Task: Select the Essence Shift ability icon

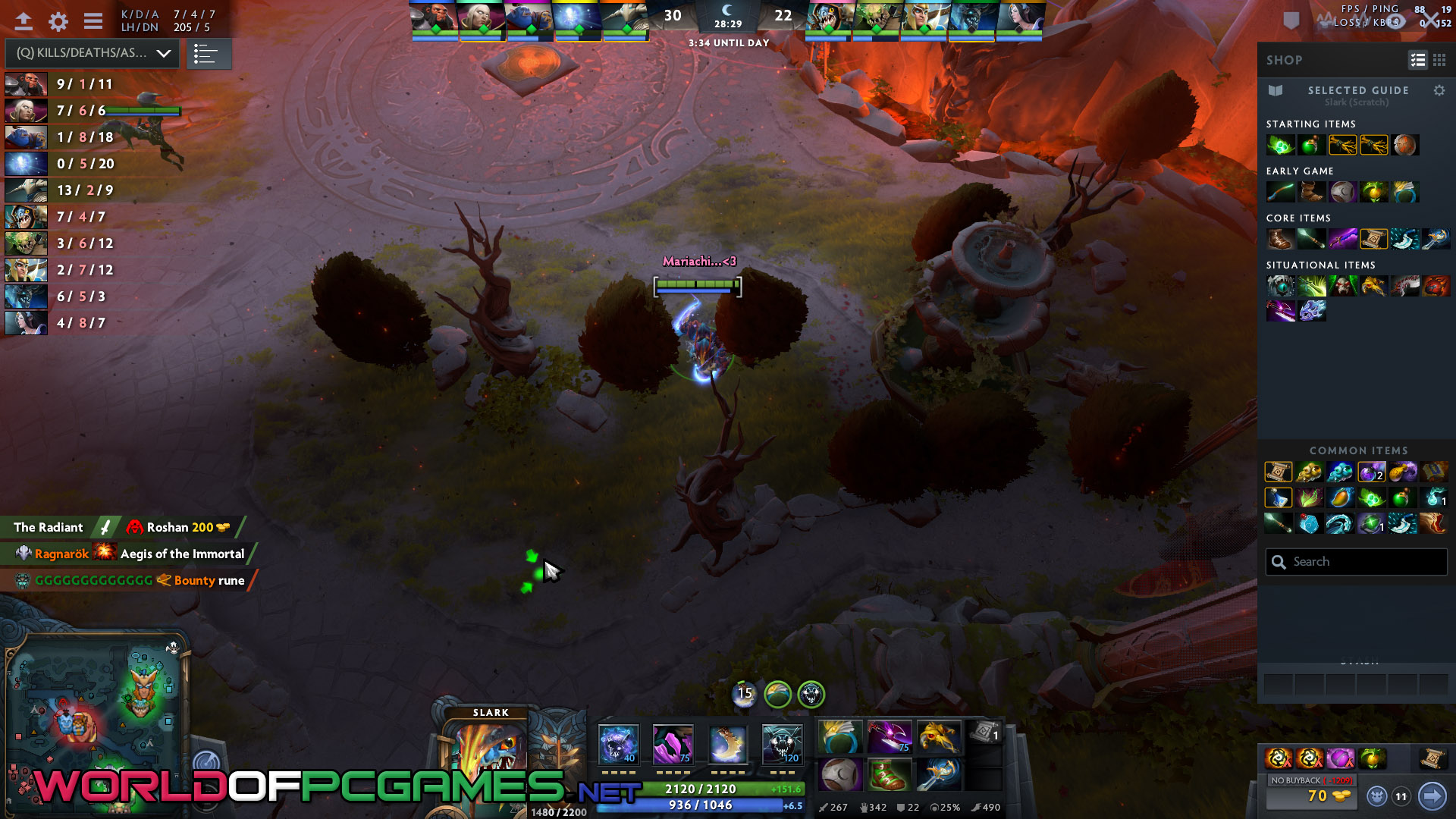Action: tap(727, 743)
